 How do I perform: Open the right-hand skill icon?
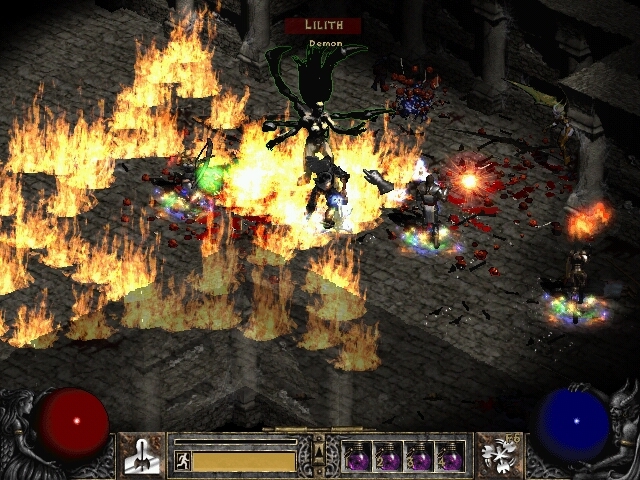497,453
